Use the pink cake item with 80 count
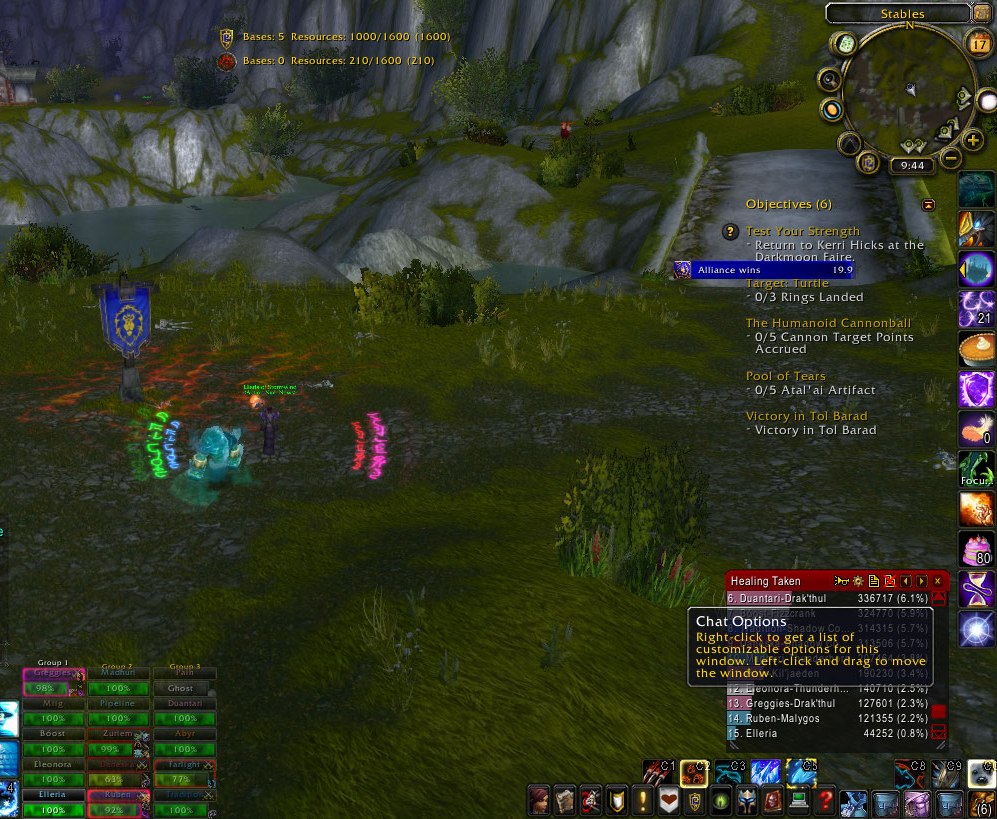This screenshot has width=997, height=819. coord(976,549)
